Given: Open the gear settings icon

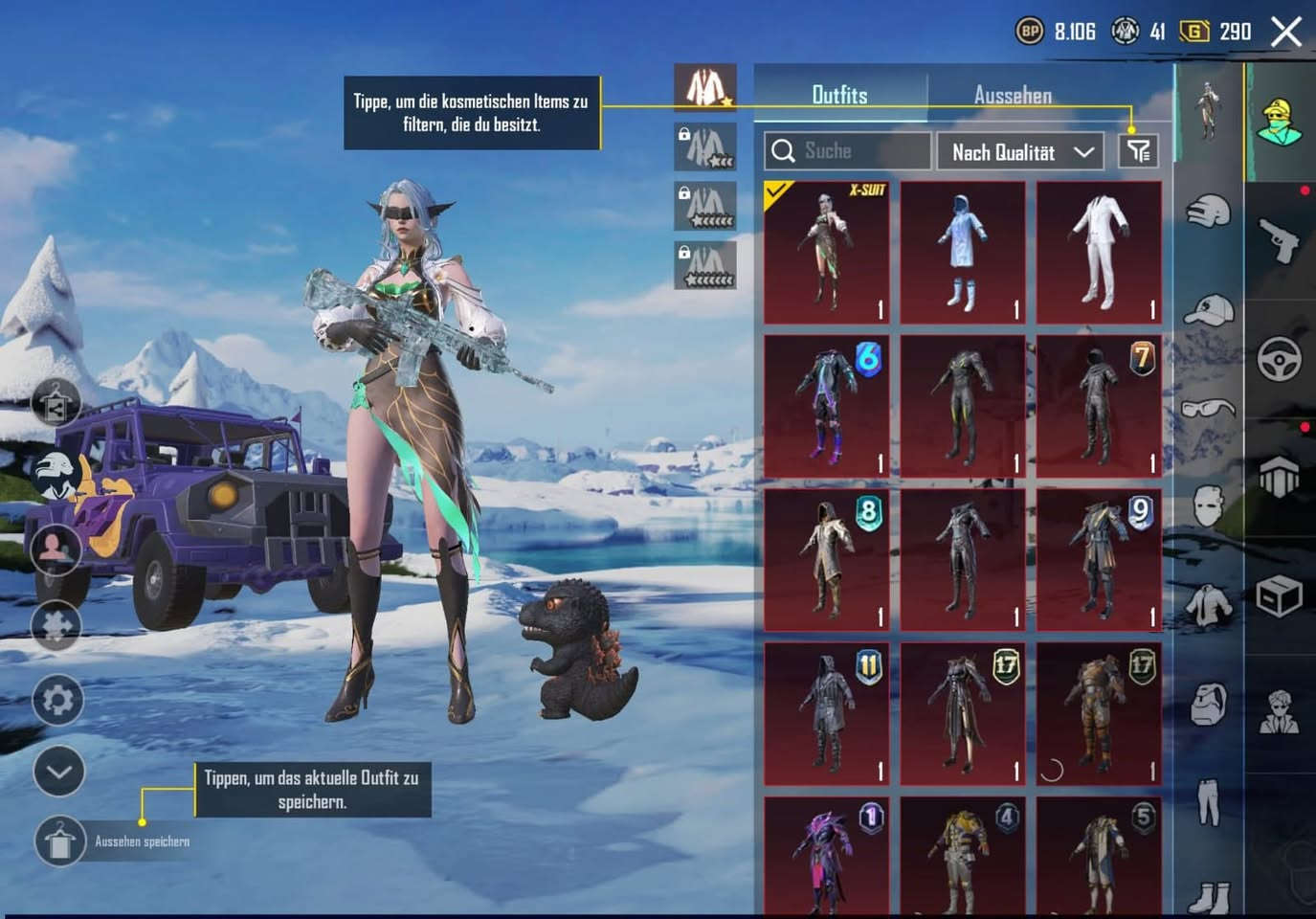Looking at the screenshot, I should coord(57,700).
